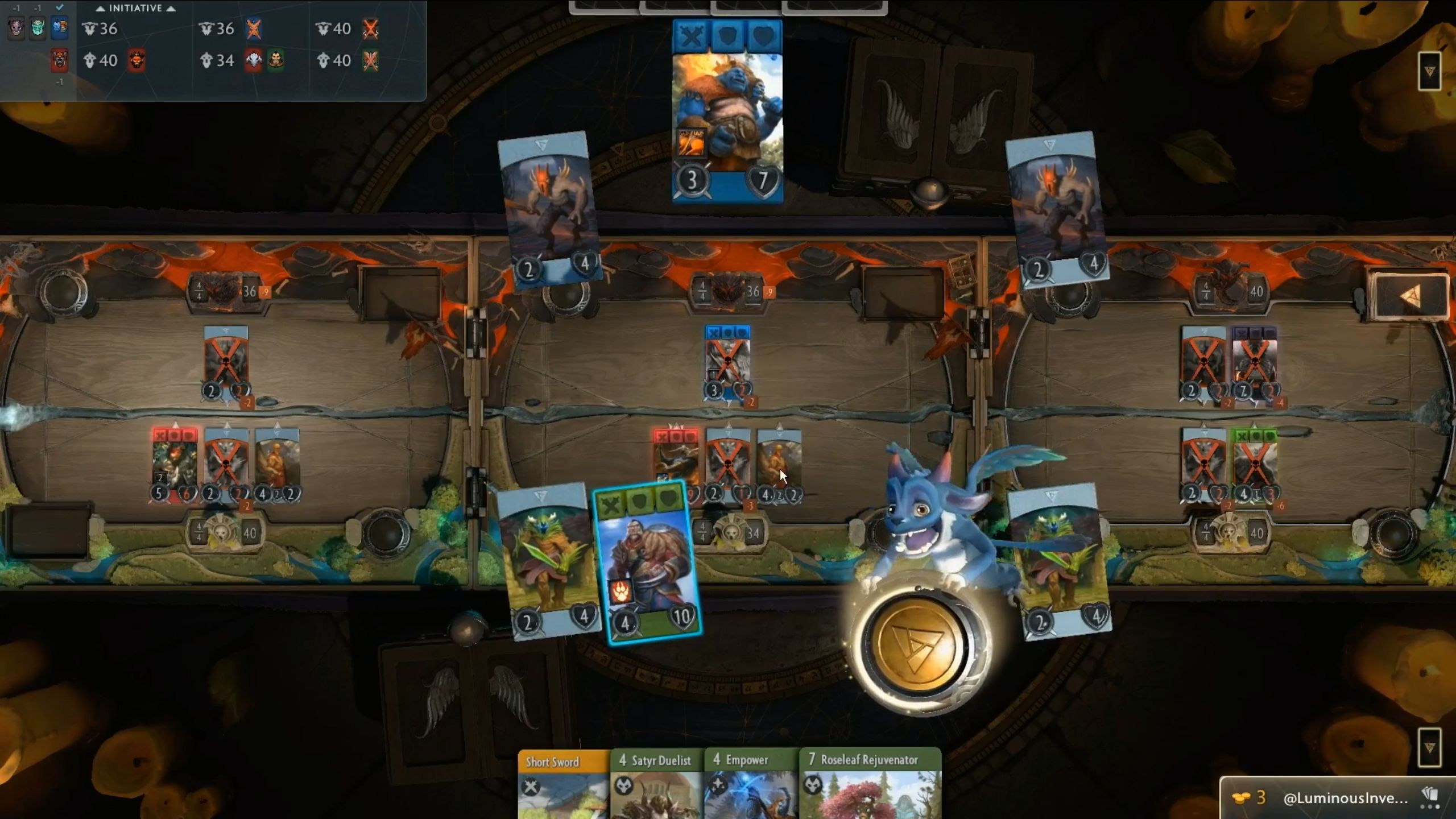The width and height of the screenshot is (1456, 819).
Task: Expand the Initiative panel with the right up arrow
Action: 171,8
